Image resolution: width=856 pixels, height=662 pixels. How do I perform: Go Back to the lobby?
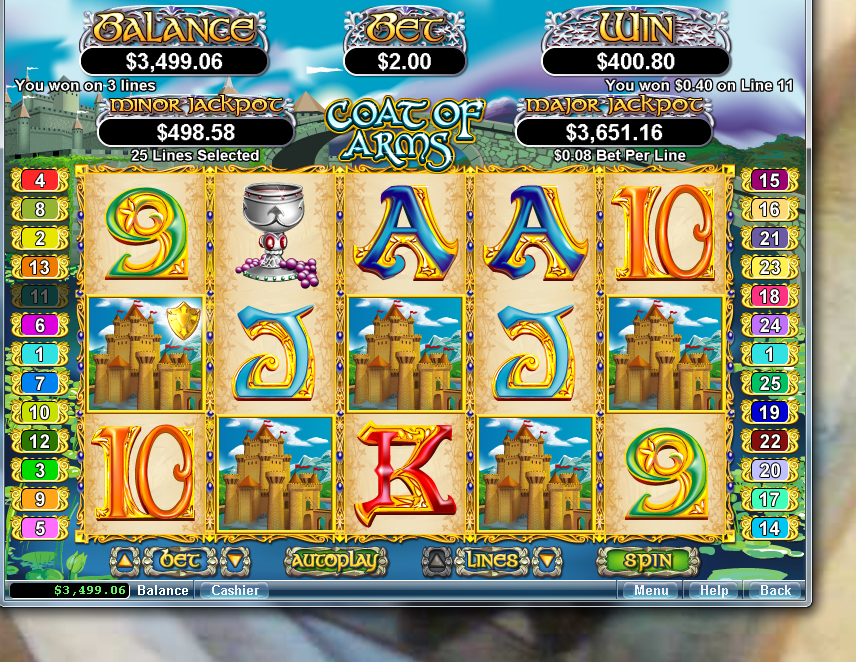tap(775, 590)
